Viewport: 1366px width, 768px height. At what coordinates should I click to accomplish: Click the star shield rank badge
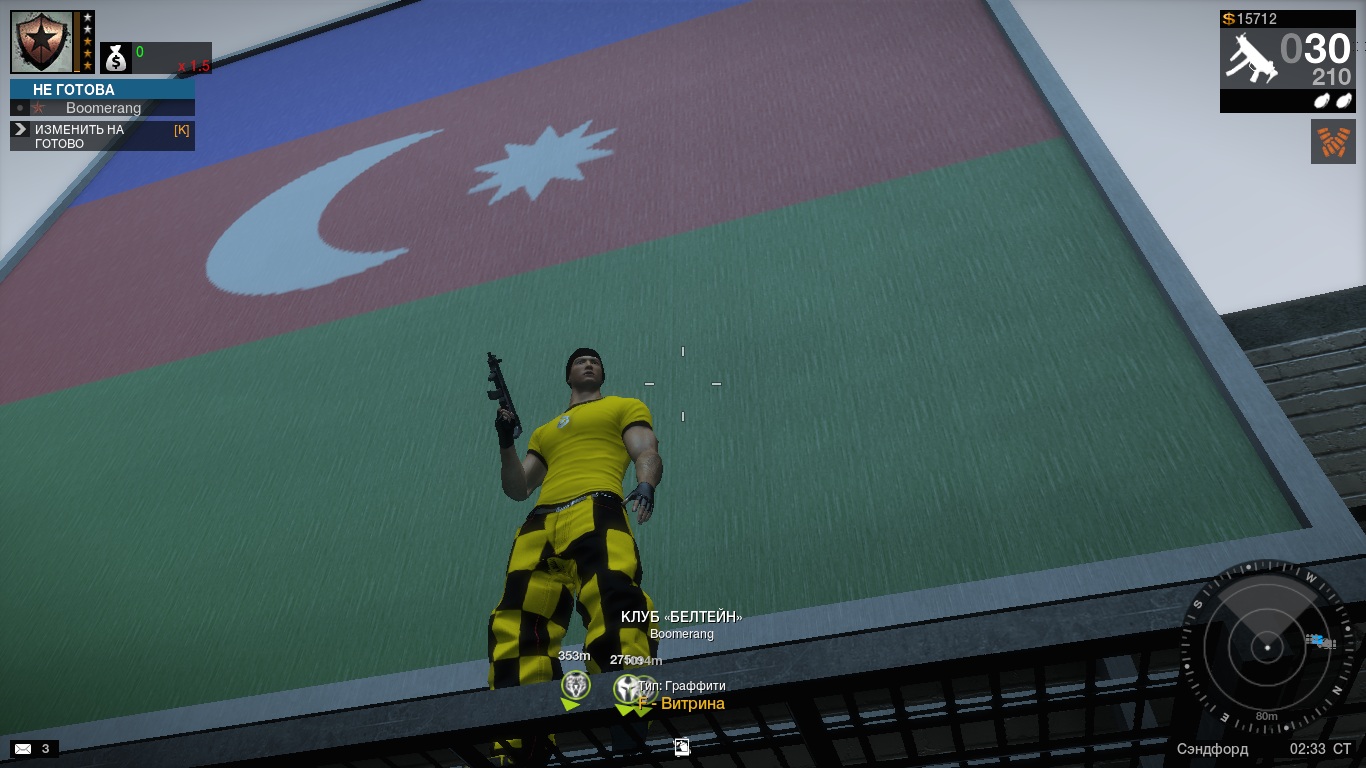(x=43, y=41)
